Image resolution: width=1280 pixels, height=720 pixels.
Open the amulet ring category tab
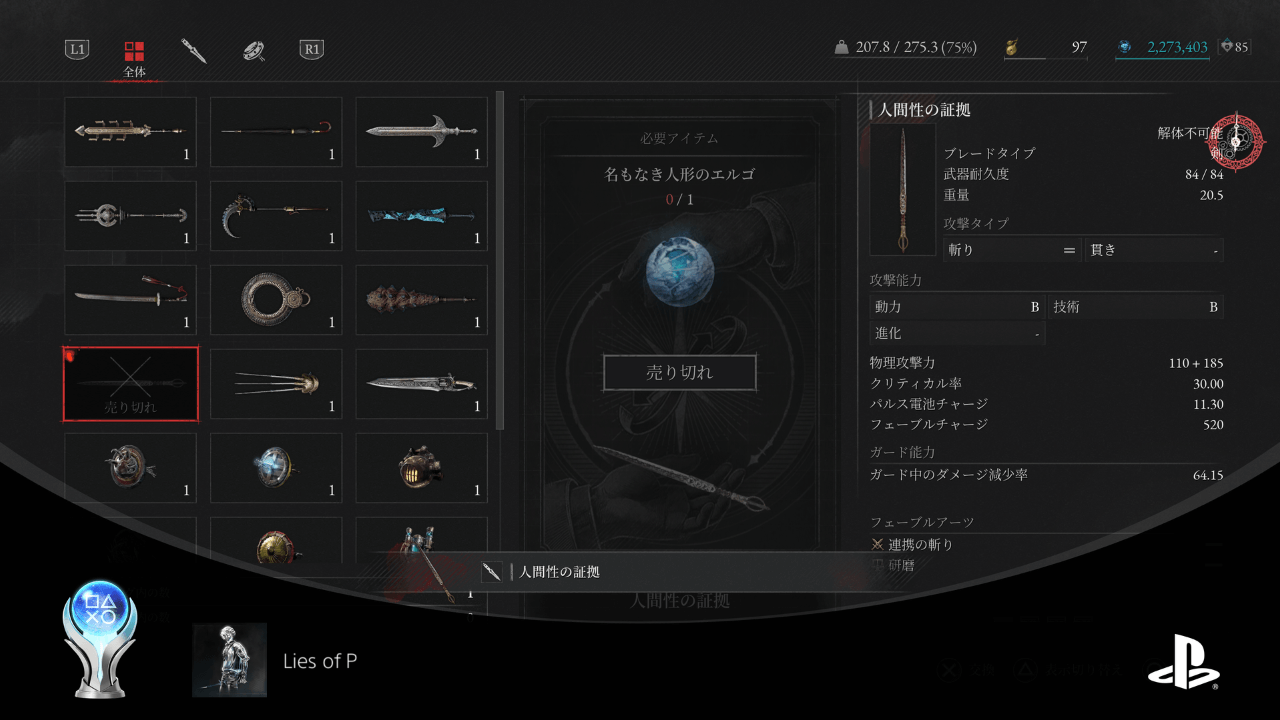pos(254,50)
